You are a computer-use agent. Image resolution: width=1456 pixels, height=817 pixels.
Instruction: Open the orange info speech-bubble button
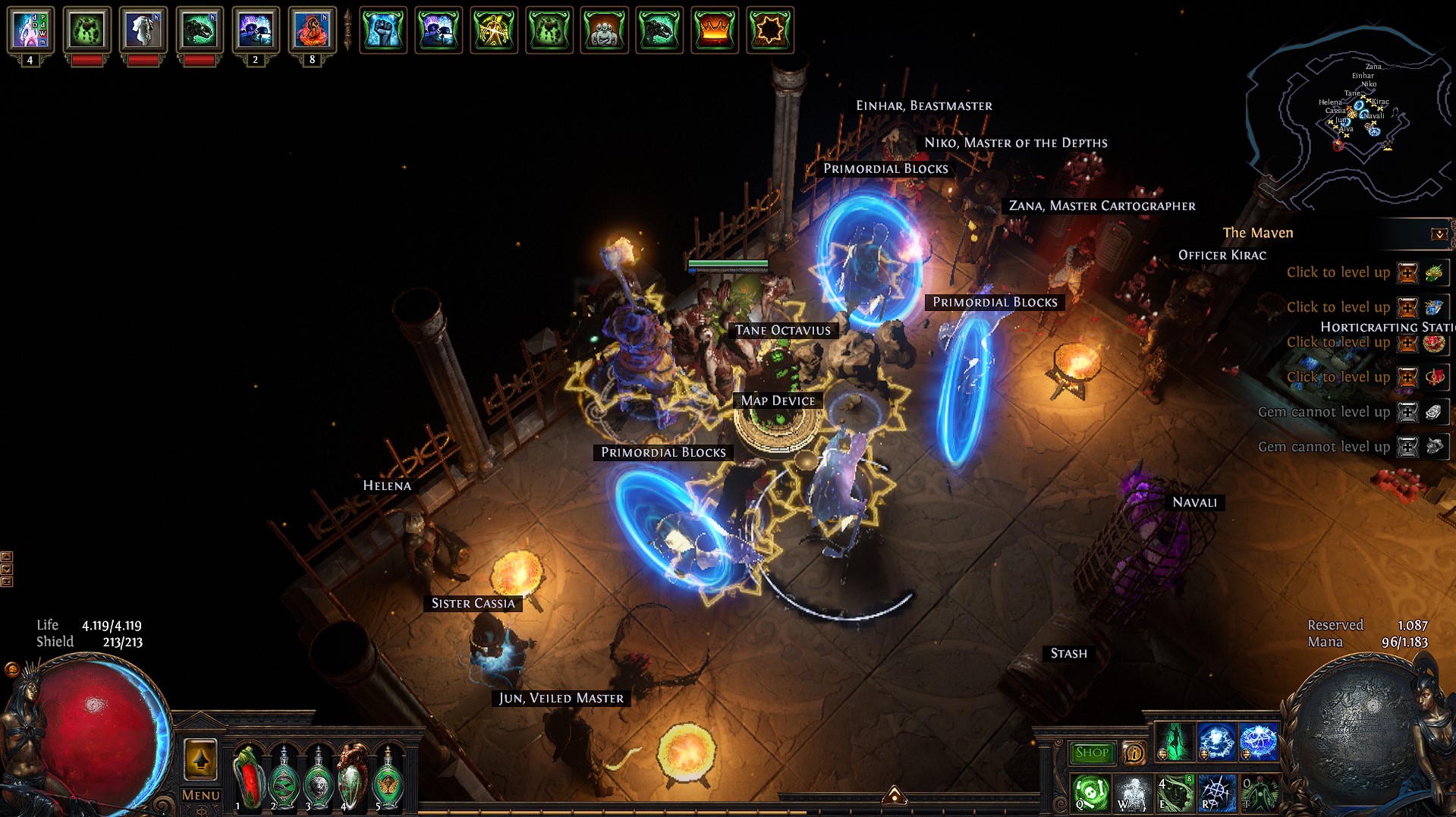click(1134, 753)
